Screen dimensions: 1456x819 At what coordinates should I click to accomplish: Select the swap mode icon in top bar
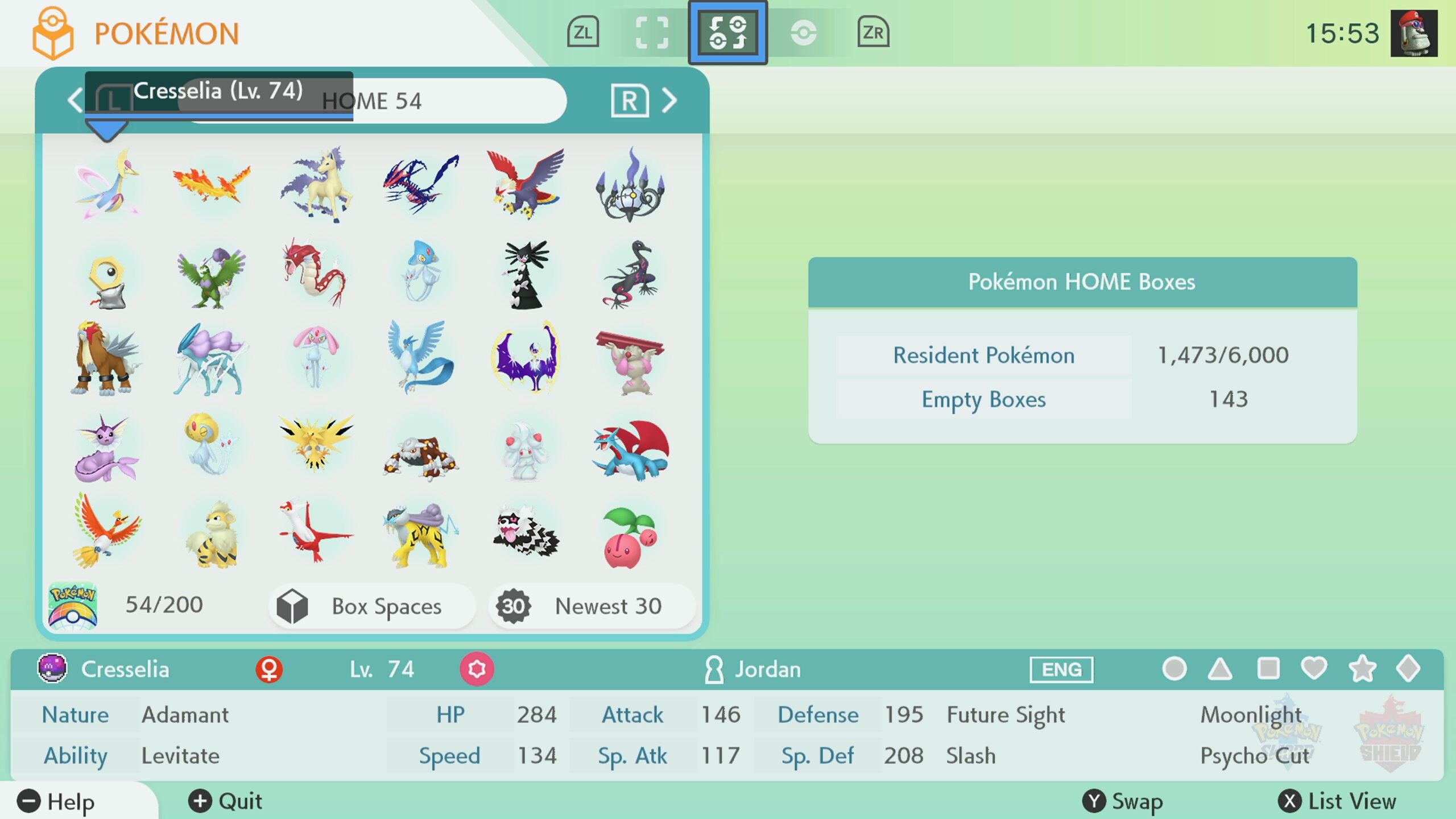(x=727, y=32)
